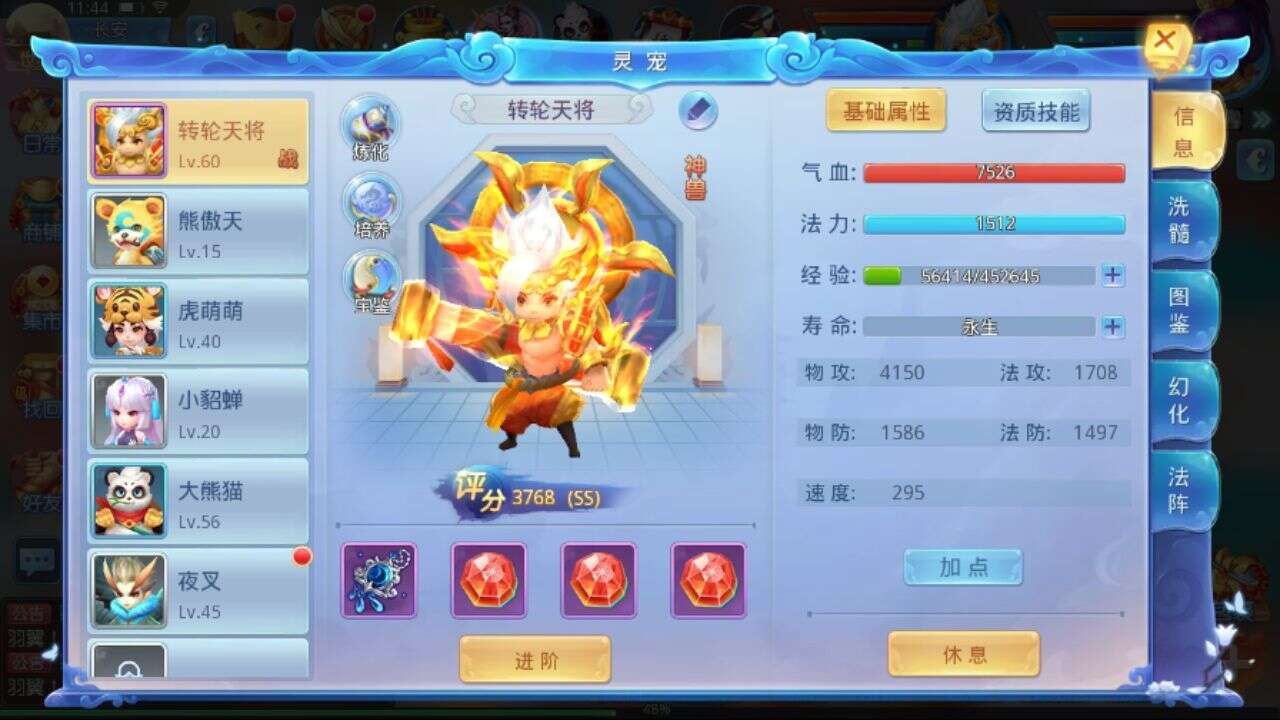Switch to the 基础属性 tab
The height and width of the screenshot is (720, 1280).
(x=884, y=113)
